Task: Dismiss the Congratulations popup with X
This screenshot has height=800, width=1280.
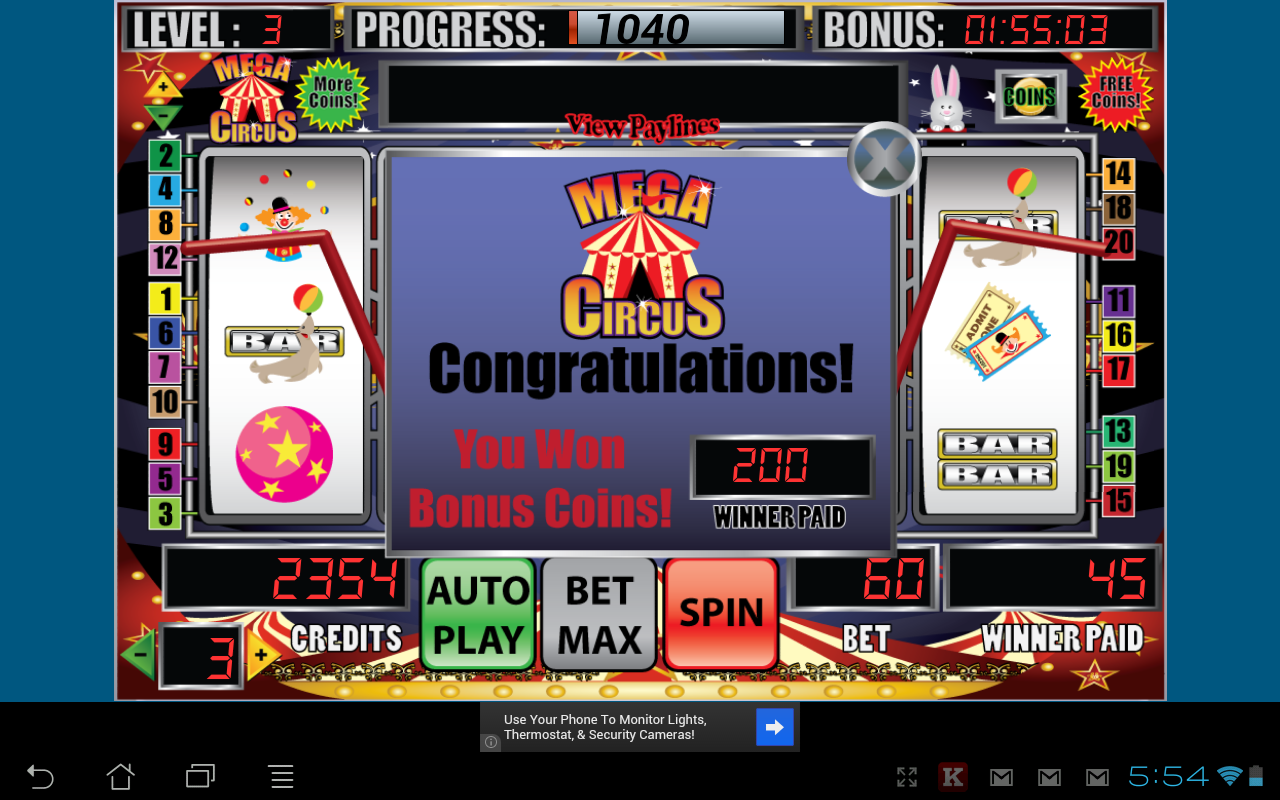Action: pyautogui.click(x=882, y=156)
